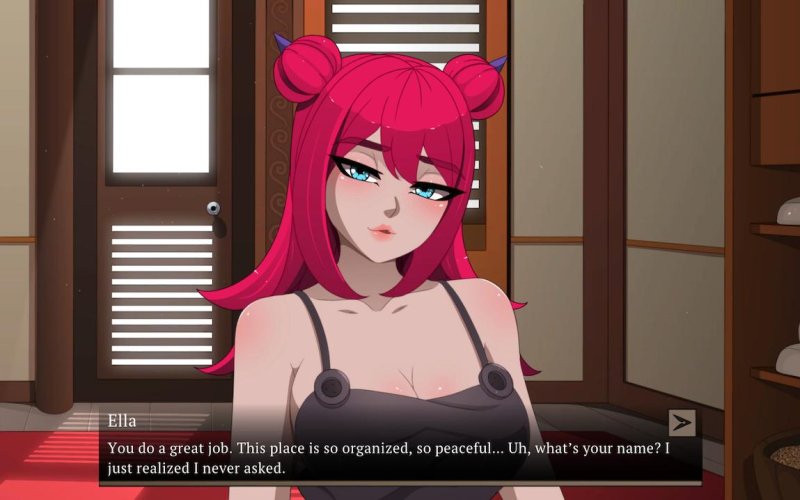Advance dialogue with the arrow button
Viewport: 800px width, 500px height.
682,423
